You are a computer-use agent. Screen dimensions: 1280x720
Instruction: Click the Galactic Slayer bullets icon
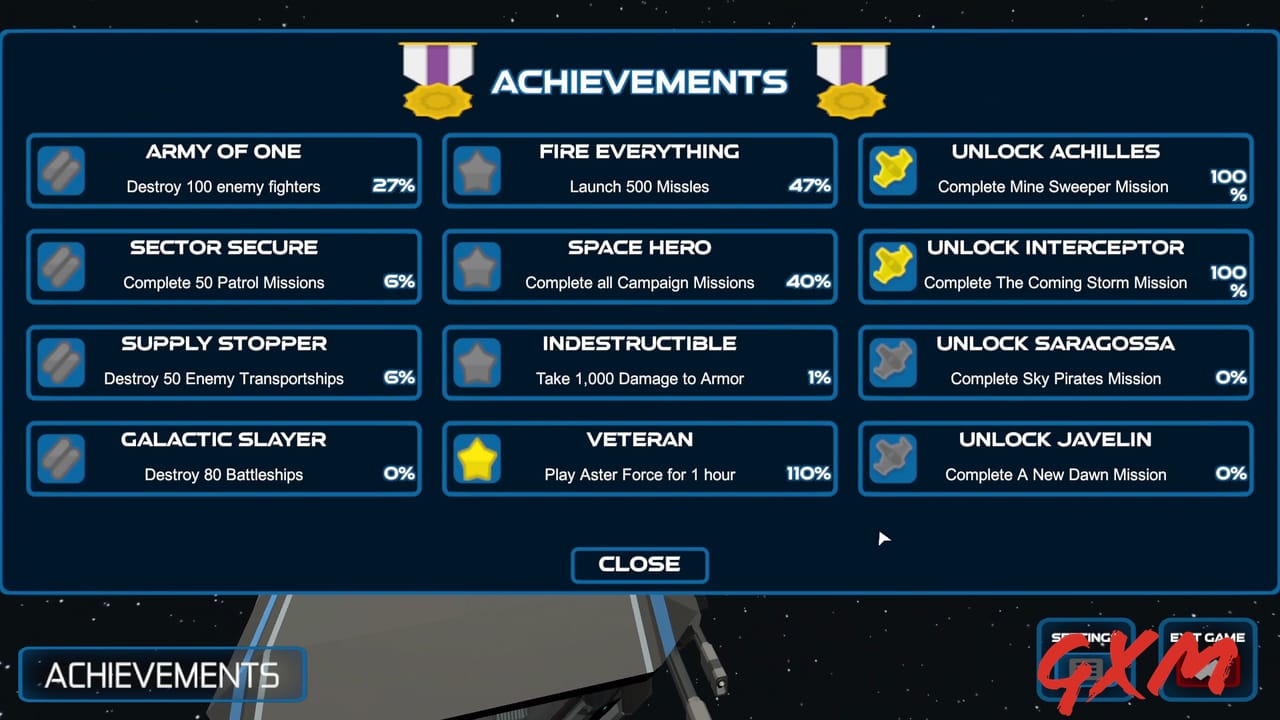[61, 458]
